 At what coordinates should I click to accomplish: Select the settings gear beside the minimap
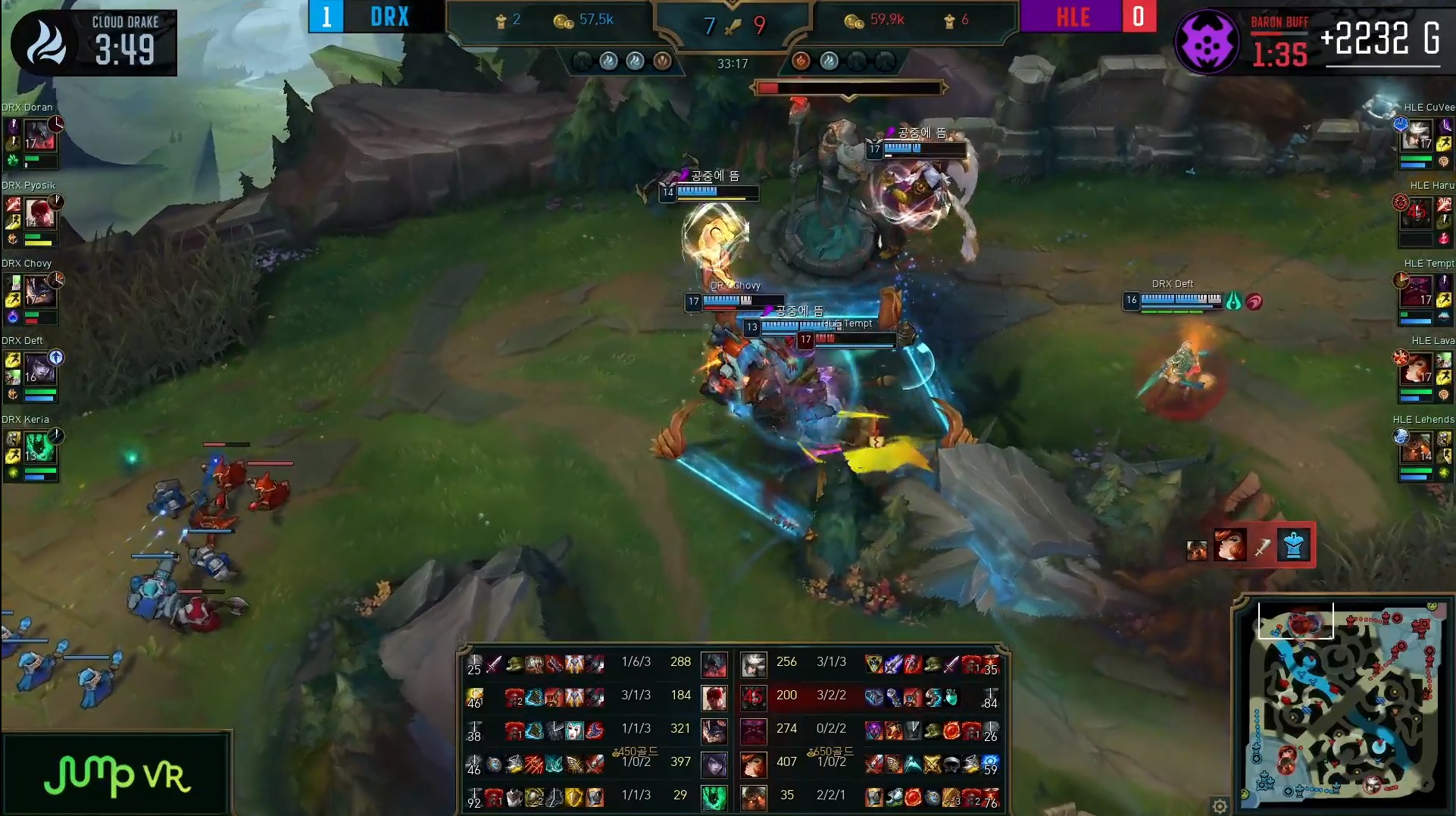tap(1220, 806)
